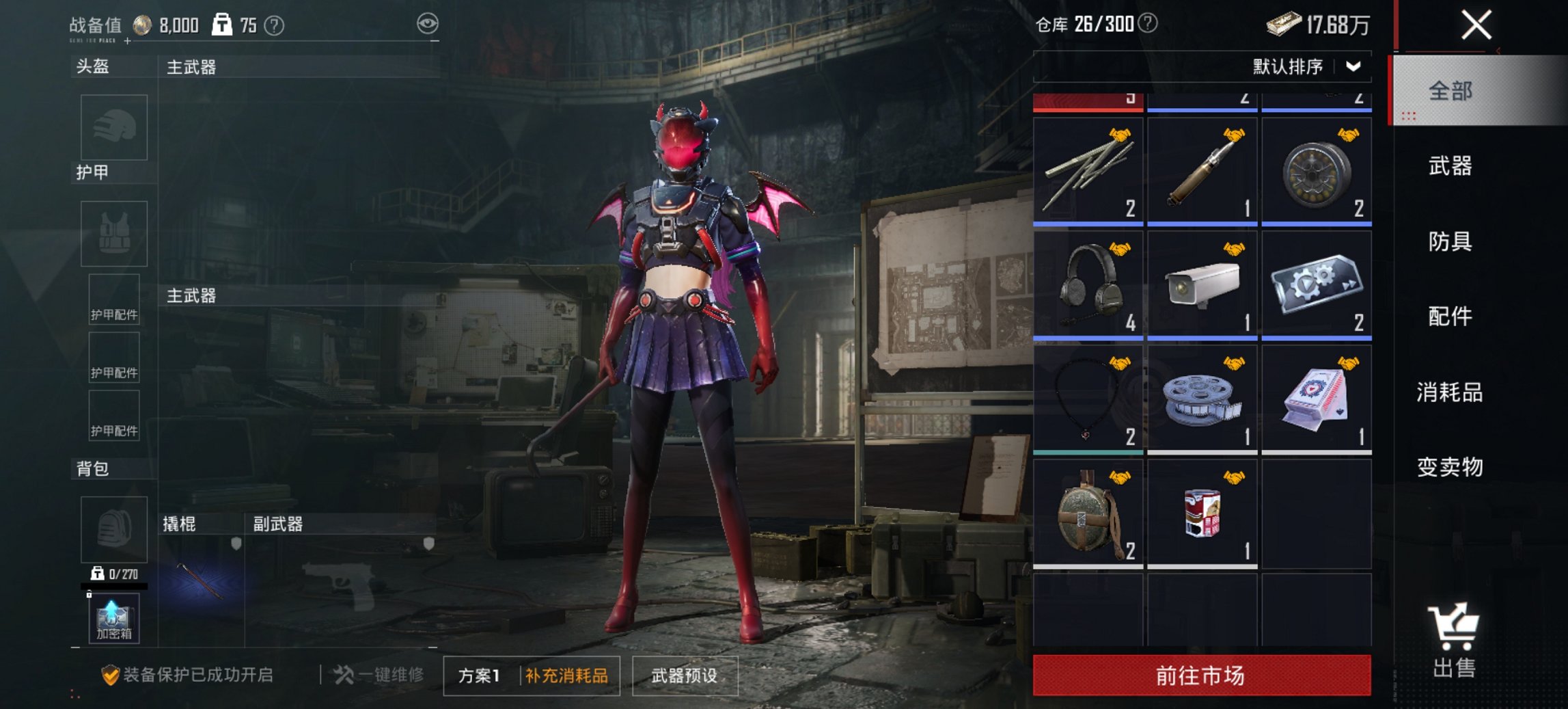Expand the empty helmet slot
The width and height of the screenshot is (1568, 709).
click(x=113, y=128)
